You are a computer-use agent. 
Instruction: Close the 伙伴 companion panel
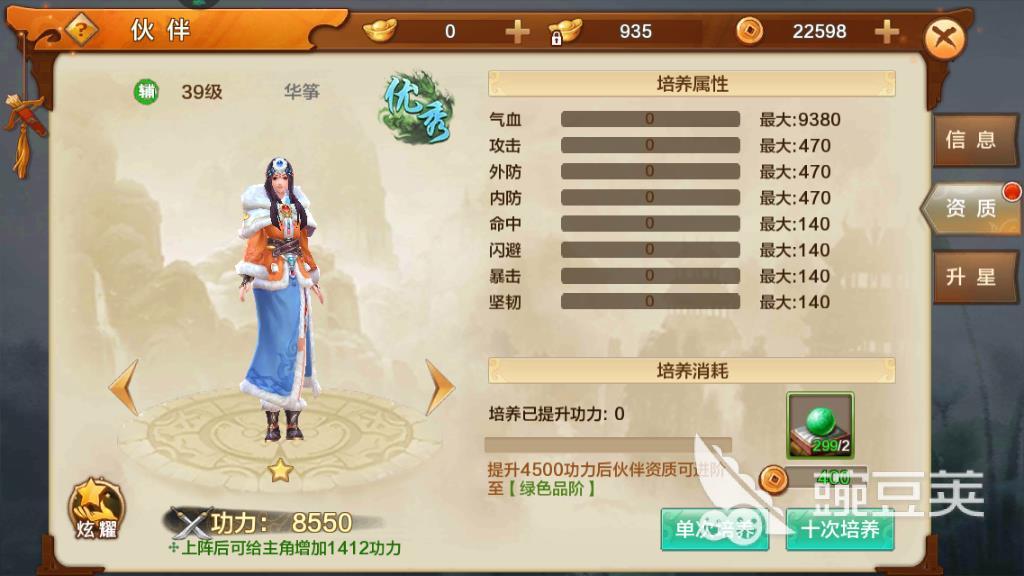(943, 40)
